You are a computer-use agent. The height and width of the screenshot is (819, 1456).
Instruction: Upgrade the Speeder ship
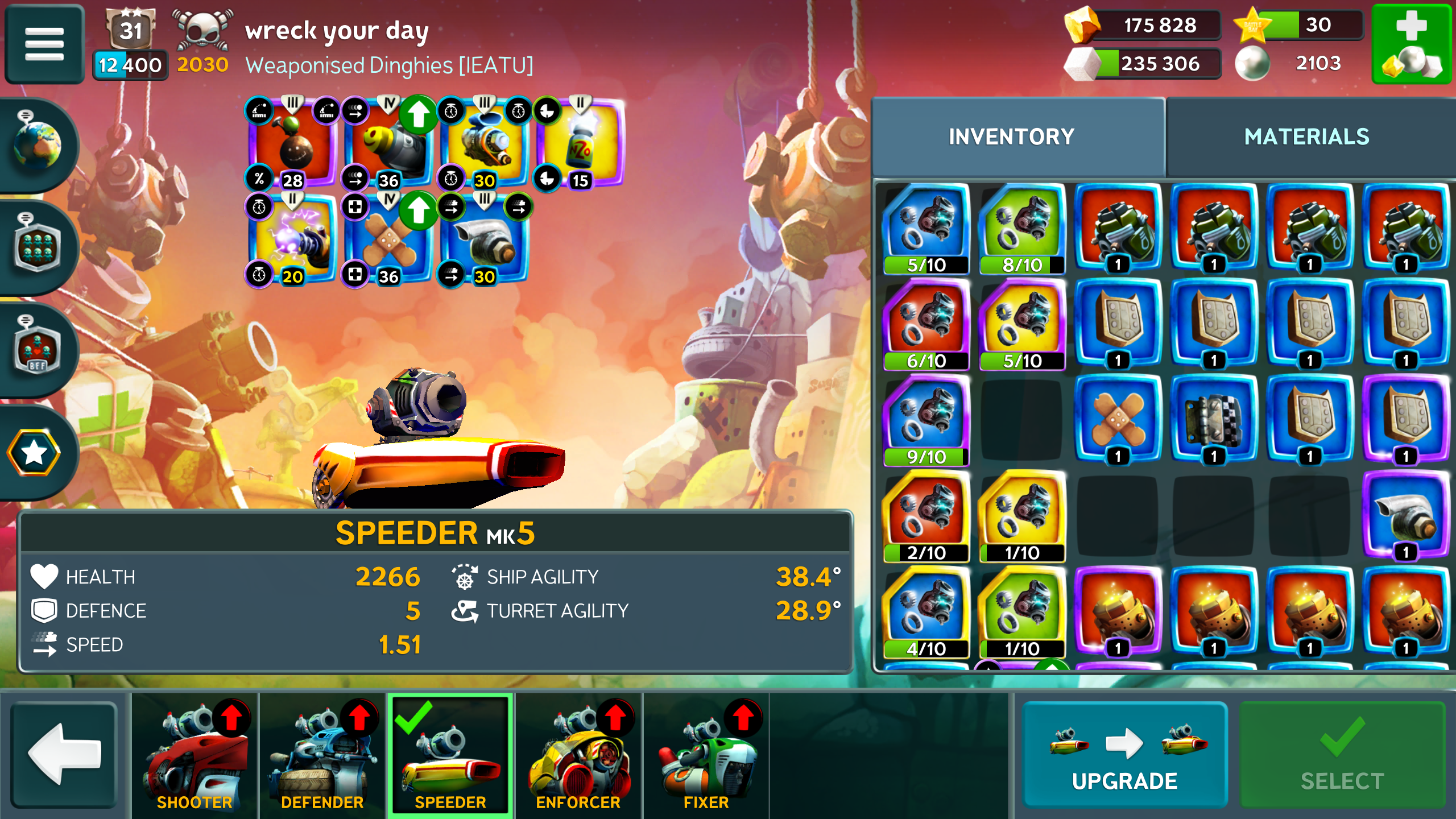[1124, 755]
